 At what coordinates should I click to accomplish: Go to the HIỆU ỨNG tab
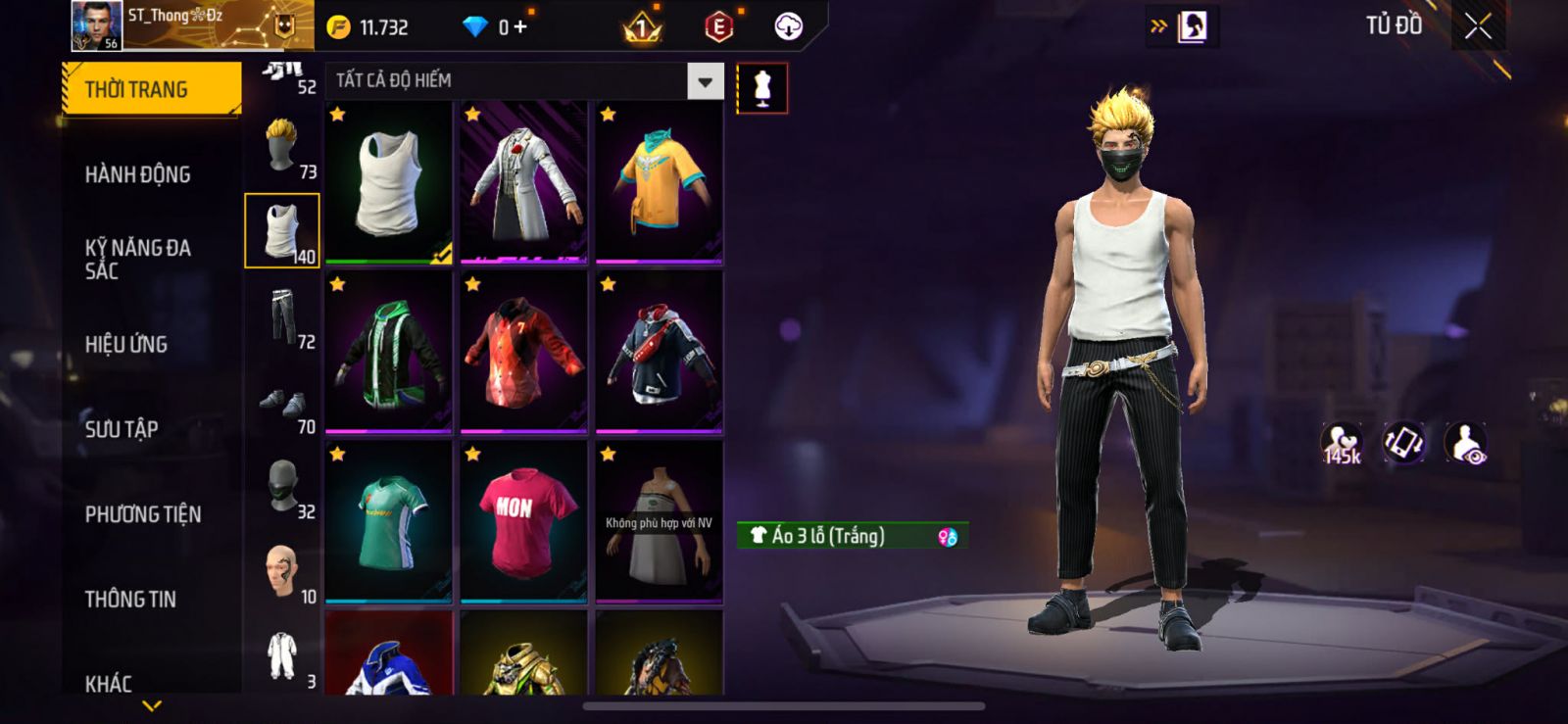tap(126, 344)
